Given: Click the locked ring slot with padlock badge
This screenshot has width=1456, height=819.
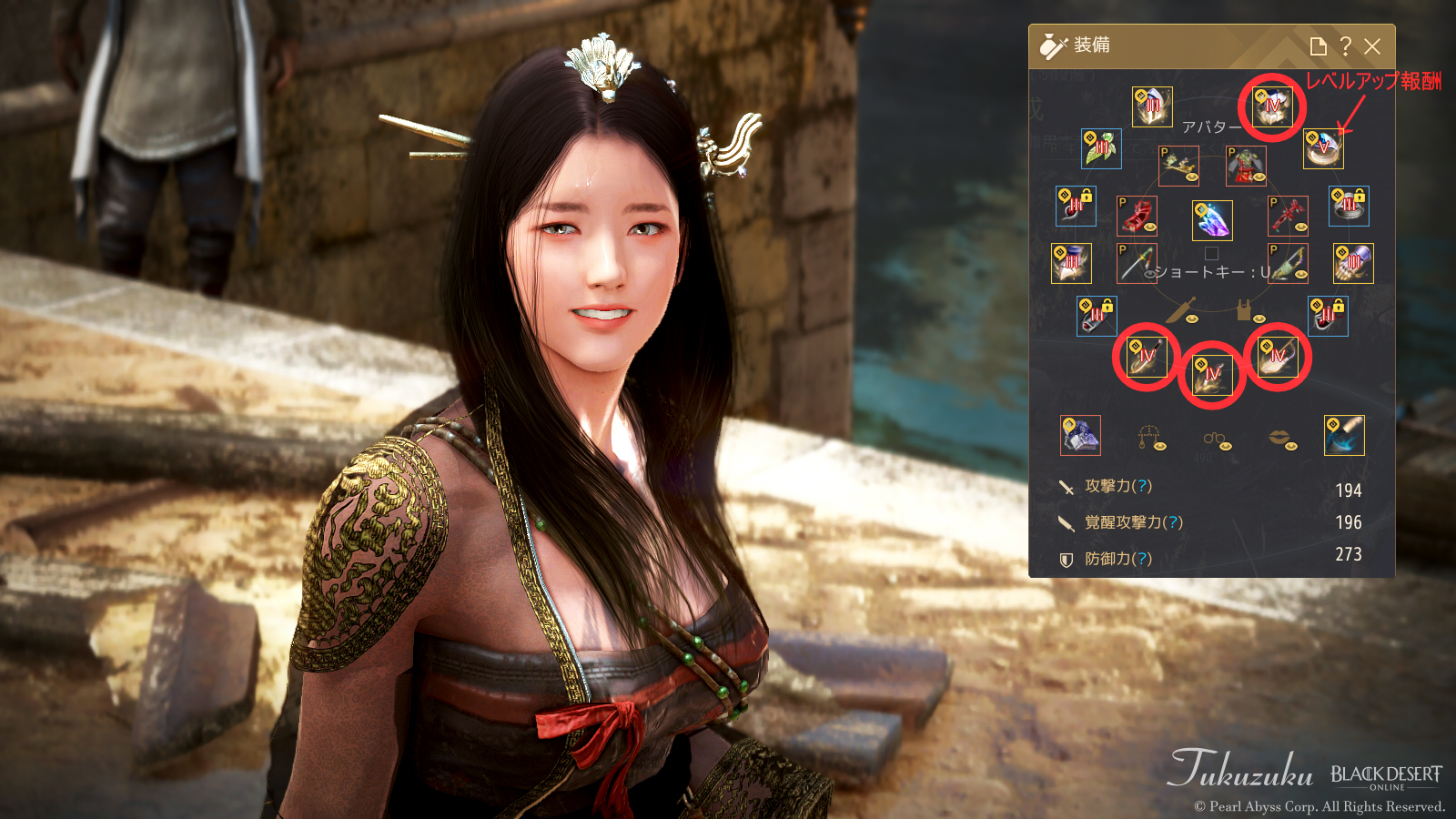Looking at the screenshot, I should [1348, 207].
